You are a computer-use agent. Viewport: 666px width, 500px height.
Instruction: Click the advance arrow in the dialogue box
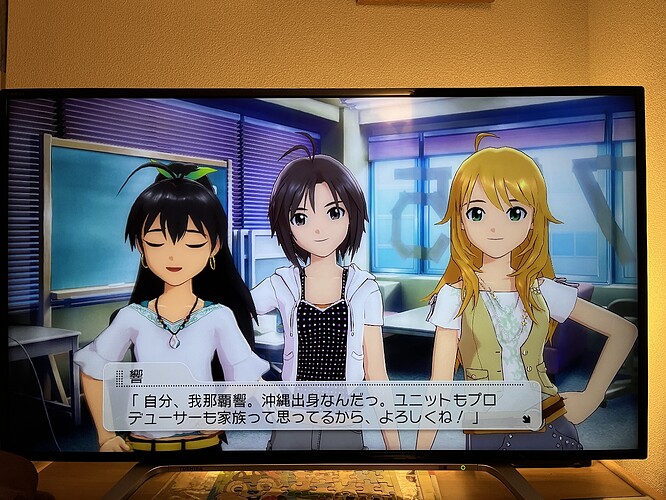(527, 419)
